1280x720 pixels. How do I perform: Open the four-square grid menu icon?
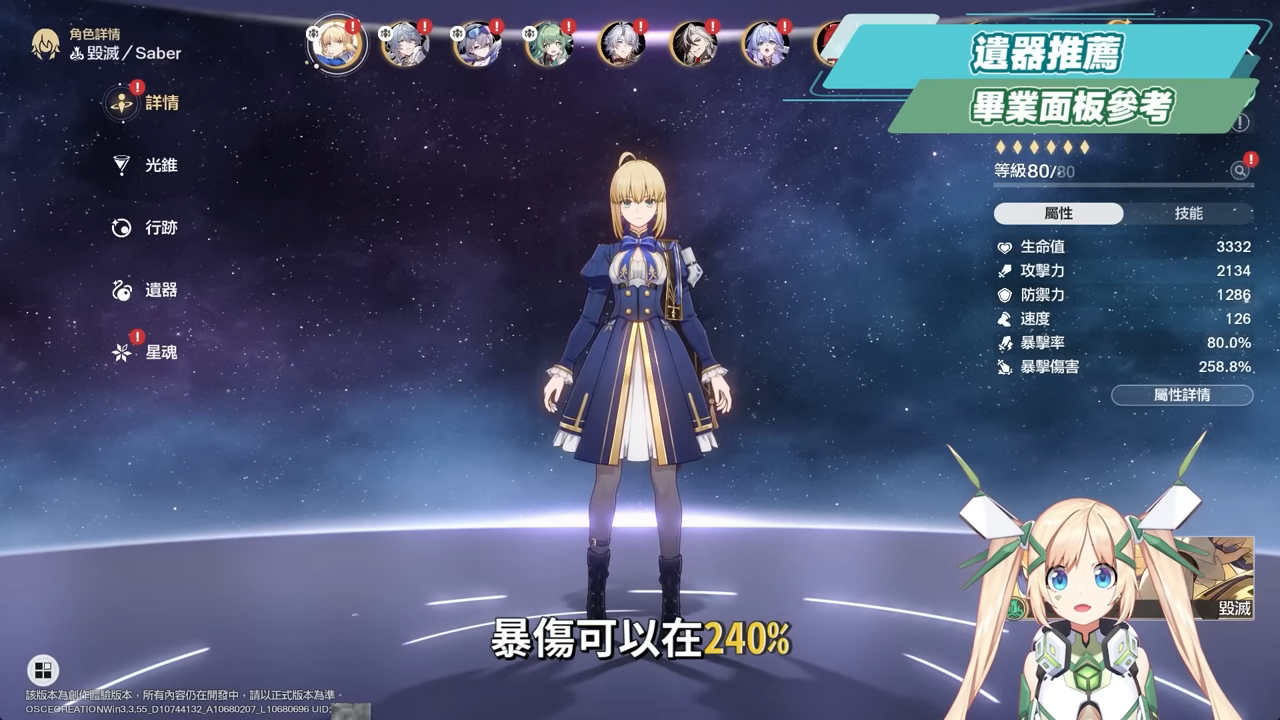click(43, 670)
